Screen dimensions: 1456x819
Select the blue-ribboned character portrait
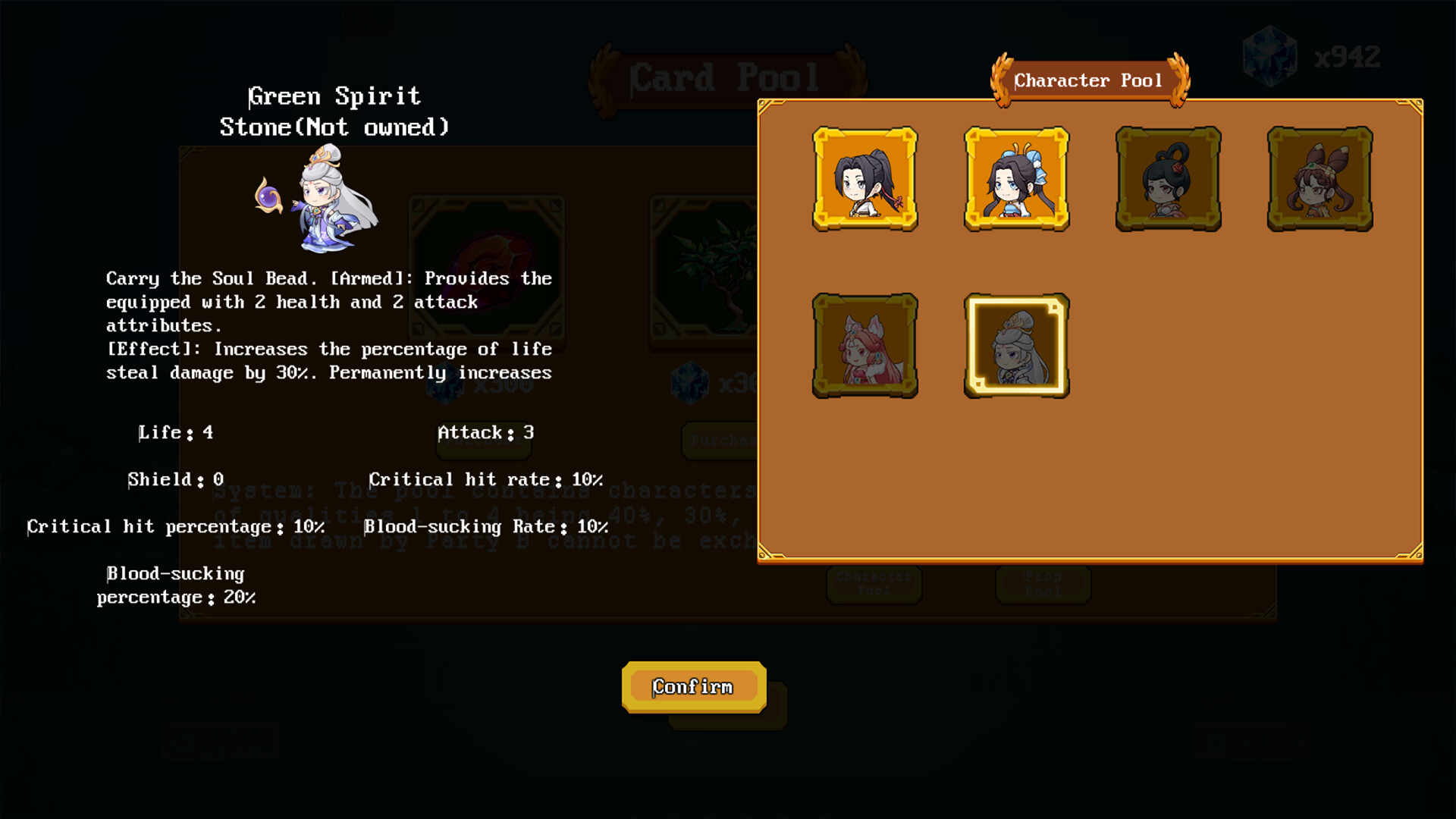pyautogui.click(x=1016, y=180)
